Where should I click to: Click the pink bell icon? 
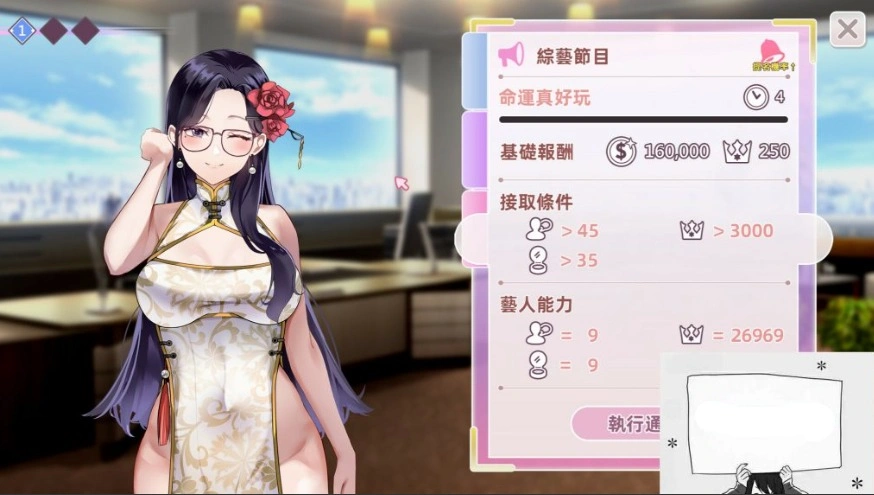click(x=771, y=51)
